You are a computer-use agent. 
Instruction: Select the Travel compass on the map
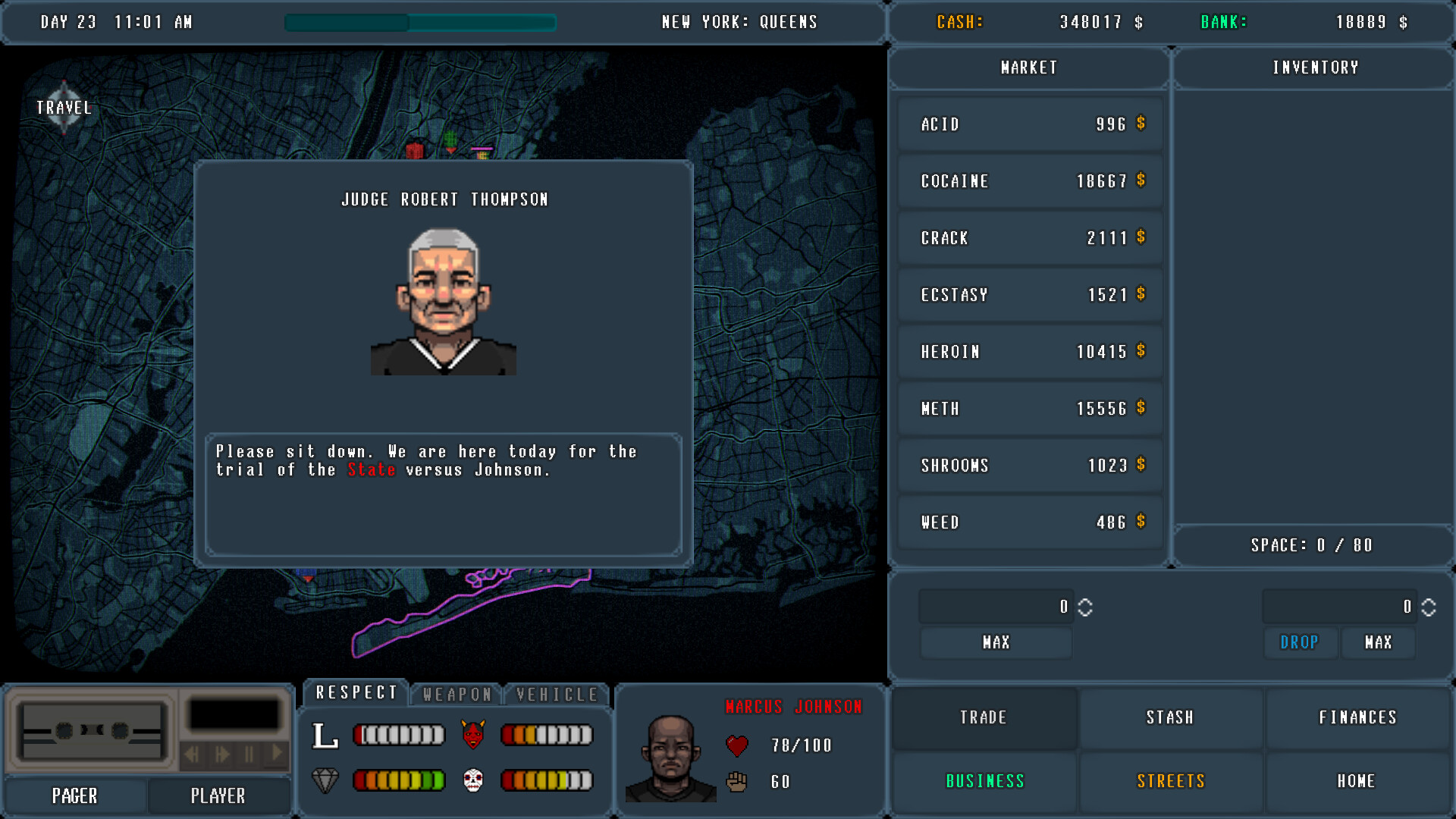(x=64, y=107)
